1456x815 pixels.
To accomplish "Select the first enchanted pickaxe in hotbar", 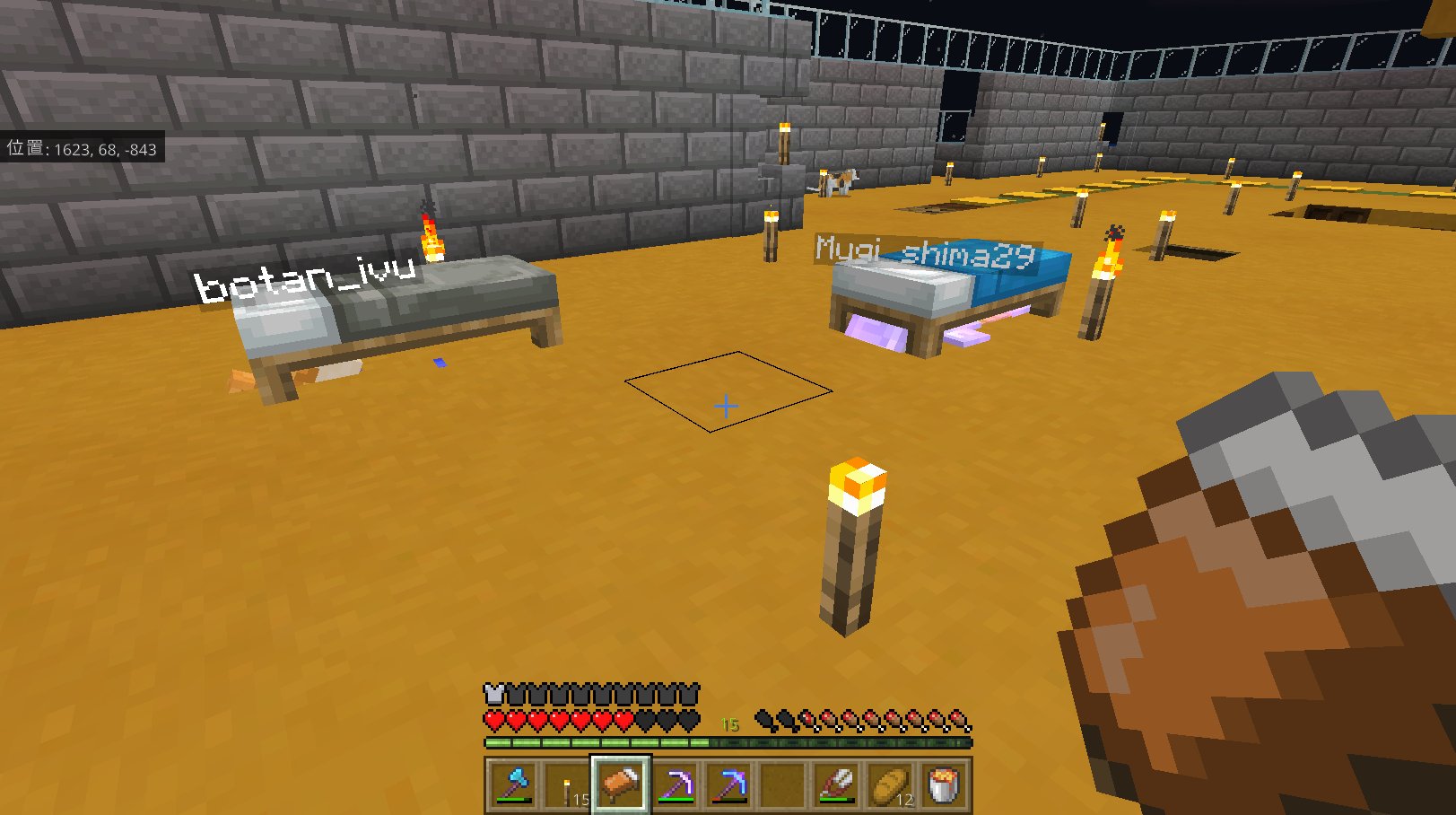I will pos(674,783).
